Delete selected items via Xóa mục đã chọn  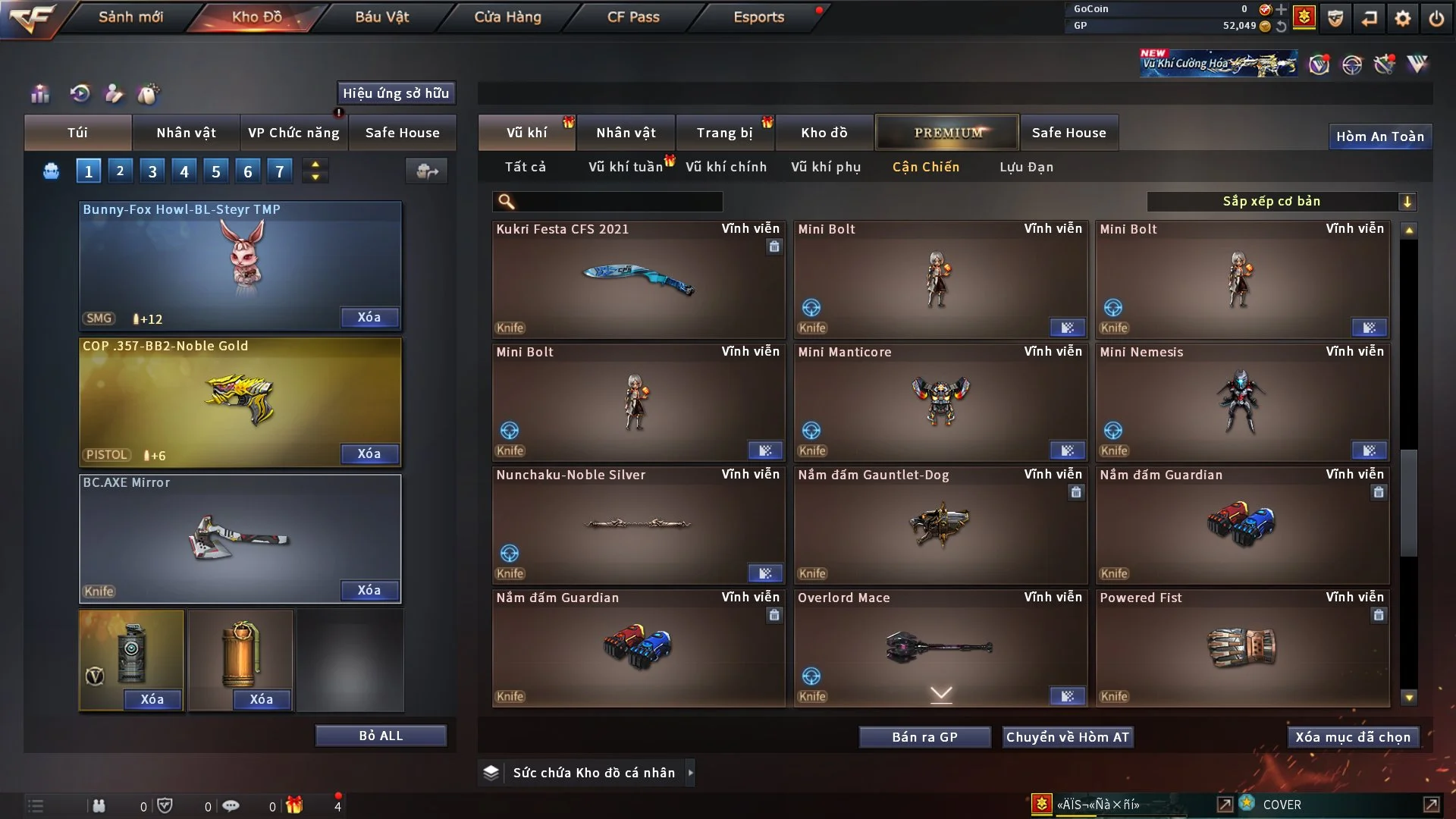click(x=1353, y=737)
